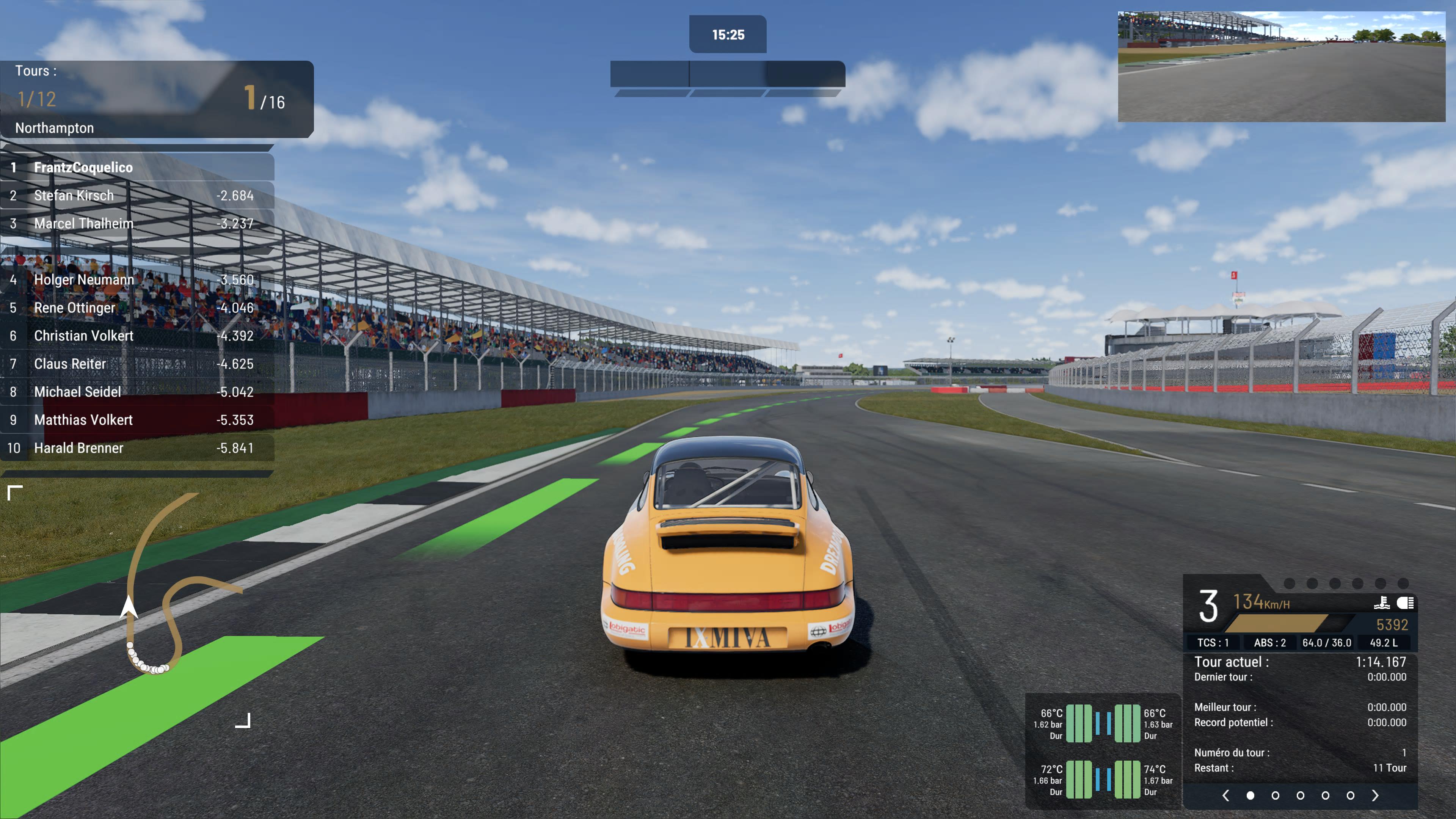The width and height of the screenshot is (1456, 819).
Task: Select the filled first page indicator dot
Action: 1250,795
